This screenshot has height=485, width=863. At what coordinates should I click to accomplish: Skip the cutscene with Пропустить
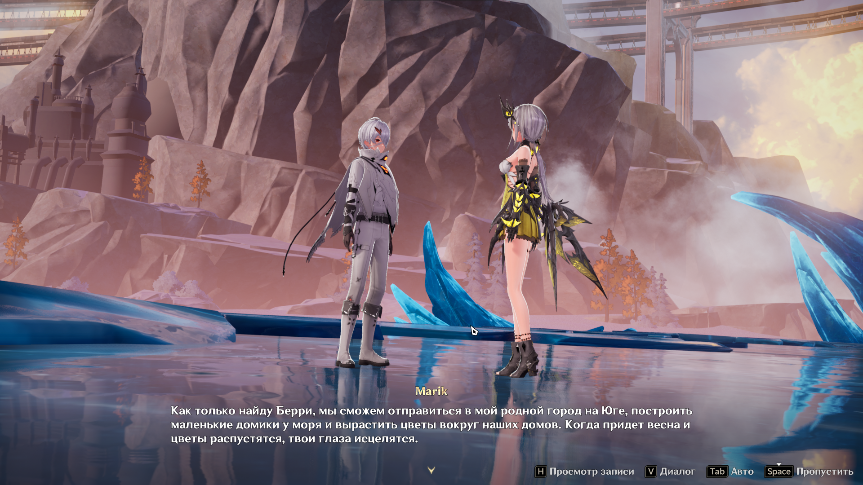(x=809, y=471)
